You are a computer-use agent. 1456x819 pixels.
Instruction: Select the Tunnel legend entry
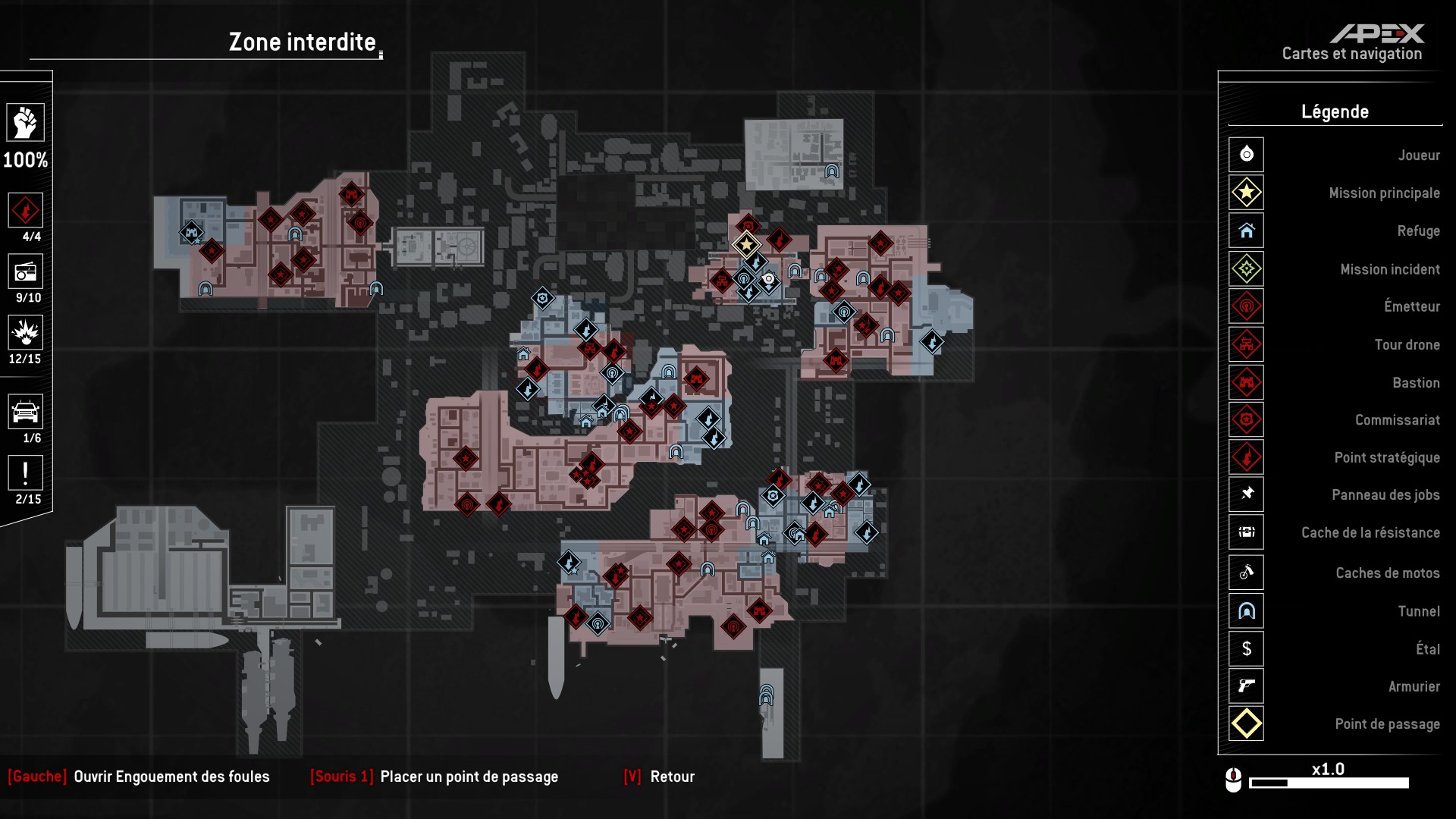pyautogui.click(x=1246, y=610)
